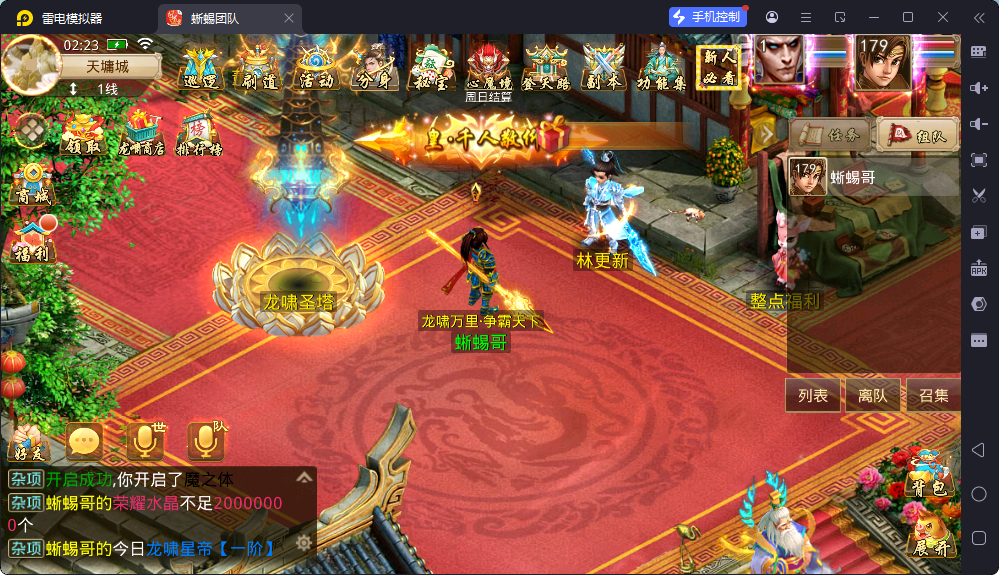Activate the world voice chat microphone

144,441
